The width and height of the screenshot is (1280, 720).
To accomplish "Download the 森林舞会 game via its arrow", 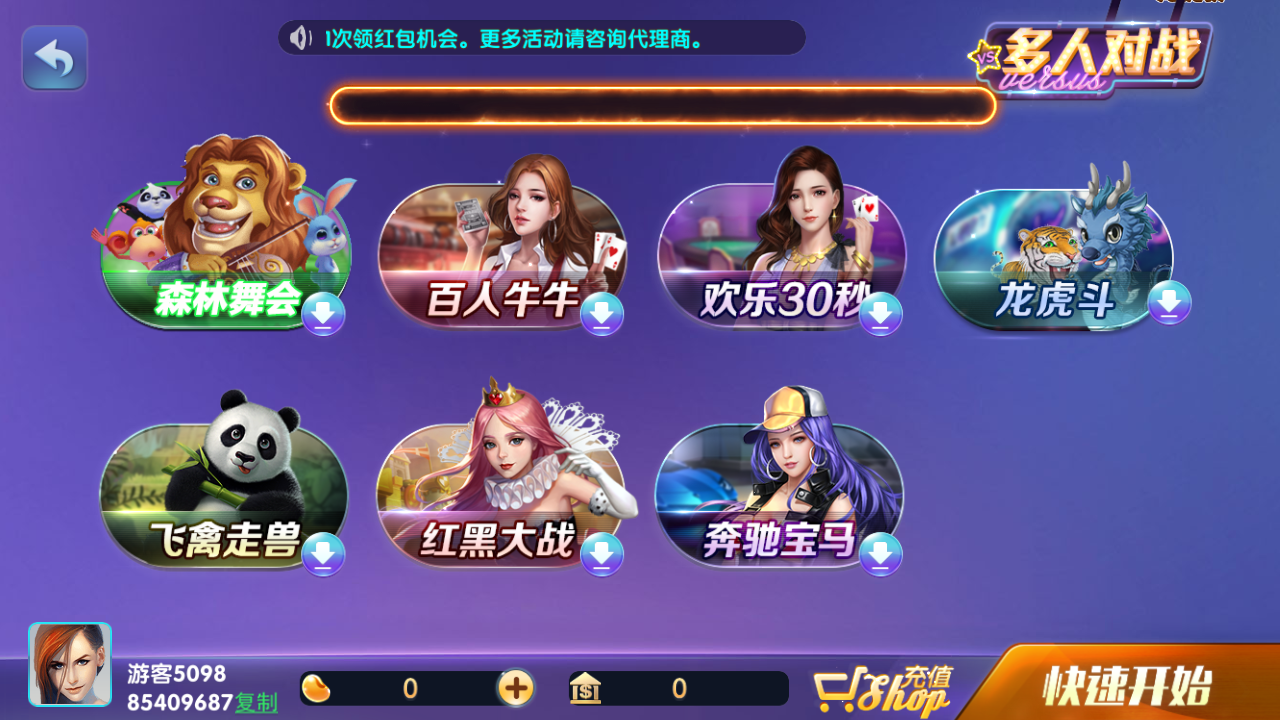I will (322, 315).
